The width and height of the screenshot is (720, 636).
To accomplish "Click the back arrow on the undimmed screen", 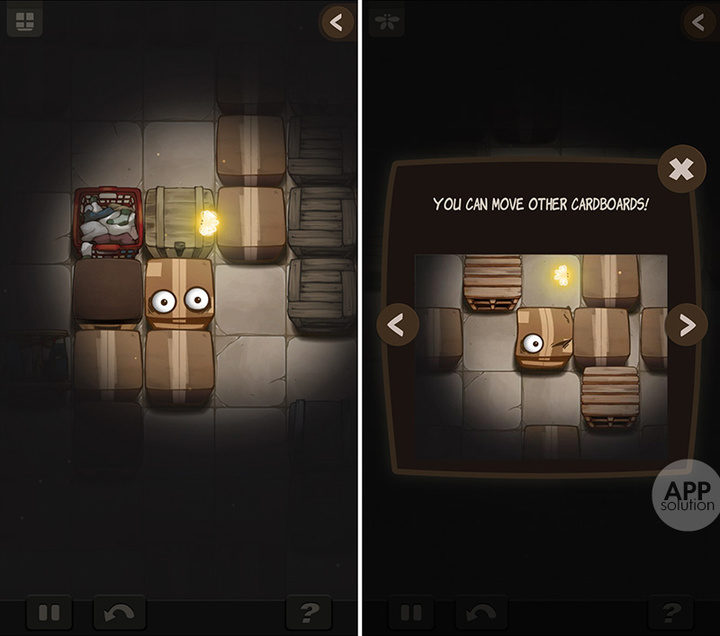I will click(x=337, y=21).
